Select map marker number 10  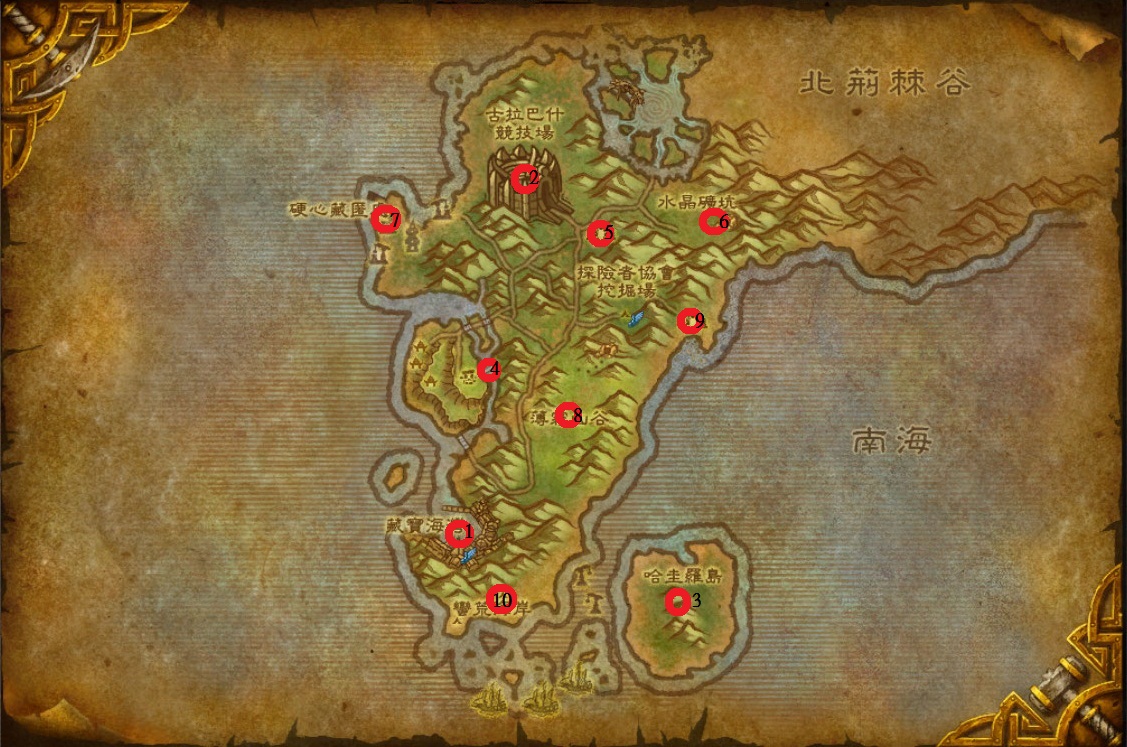point(500,599)
